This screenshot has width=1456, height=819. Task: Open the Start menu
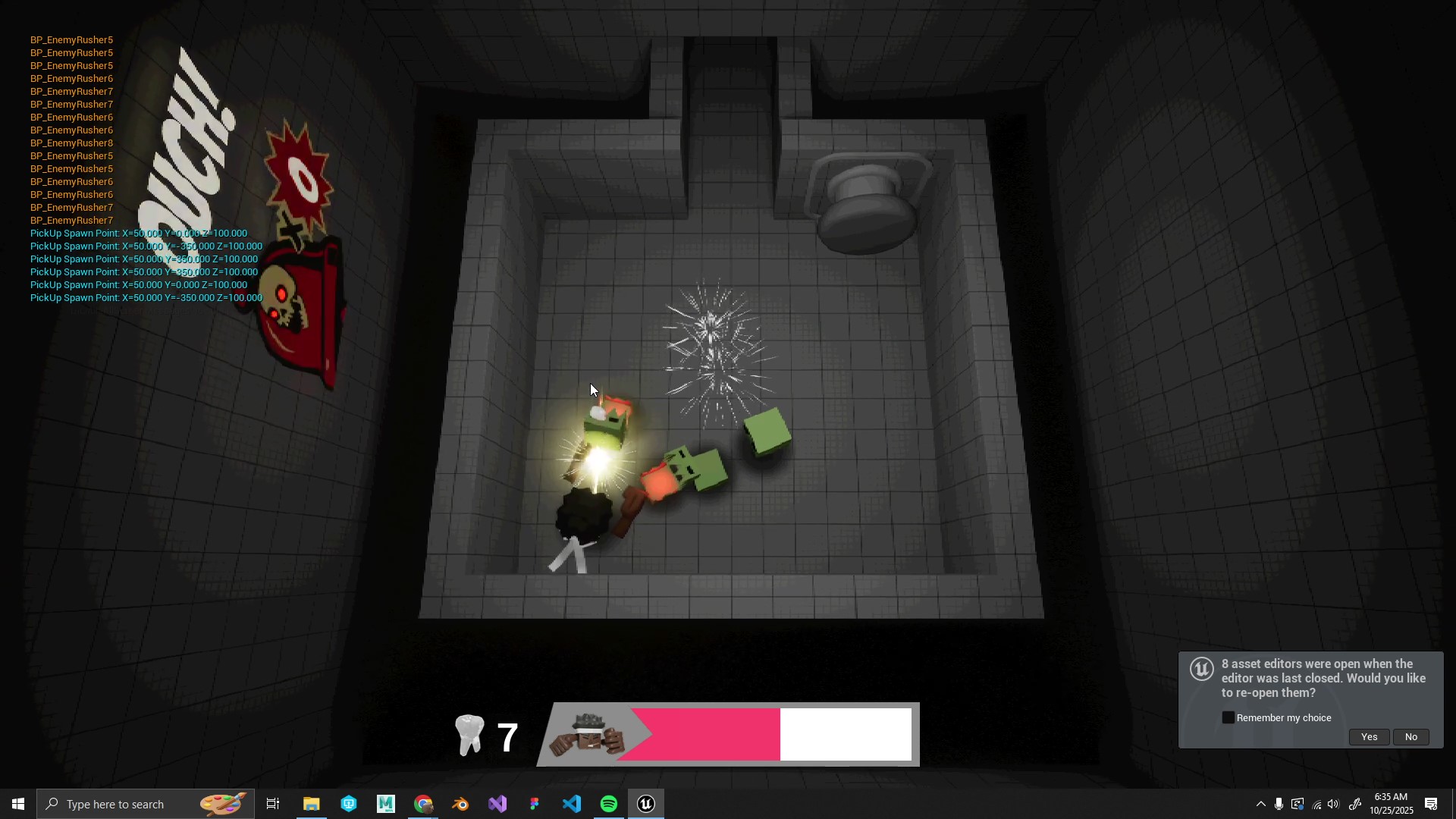pos(17,803)
